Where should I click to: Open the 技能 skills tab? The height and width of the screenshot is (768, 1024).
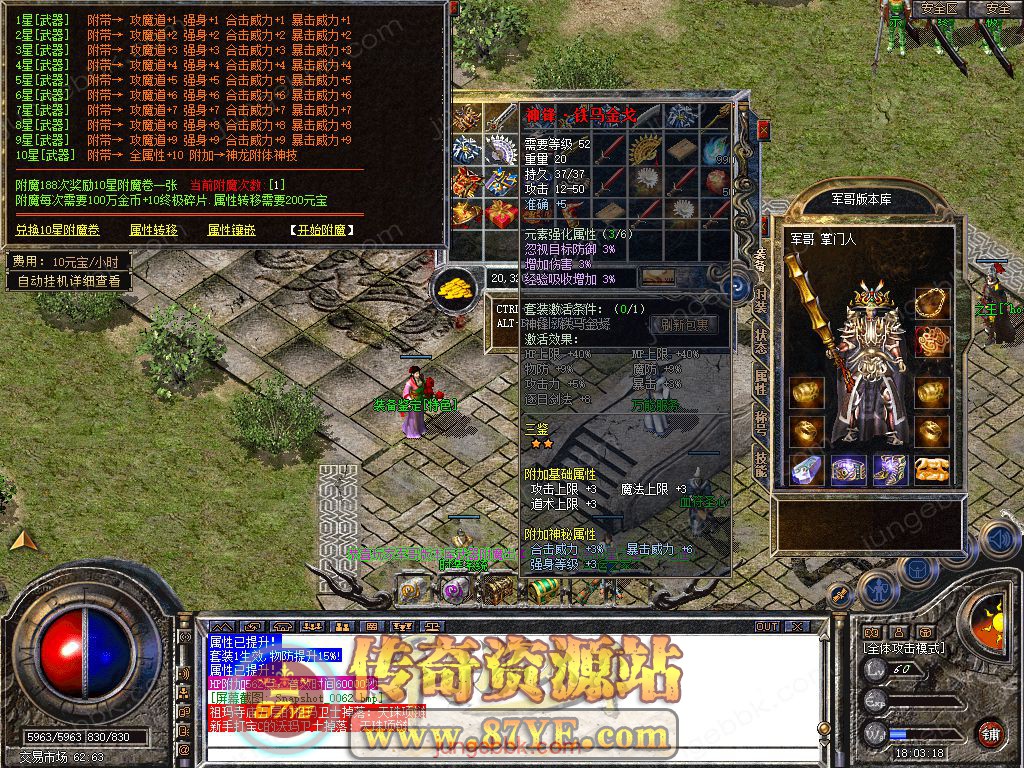pos(761,462)
